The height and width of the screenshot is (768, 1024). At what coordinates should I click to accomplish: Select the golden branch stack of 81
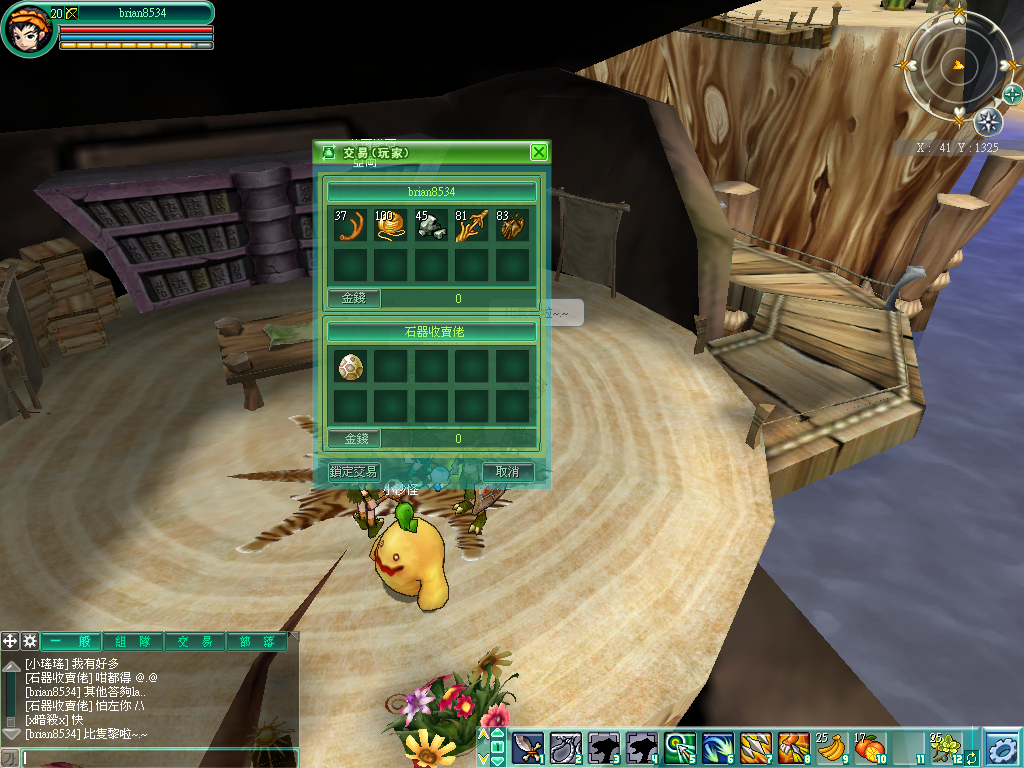point(472,225)
